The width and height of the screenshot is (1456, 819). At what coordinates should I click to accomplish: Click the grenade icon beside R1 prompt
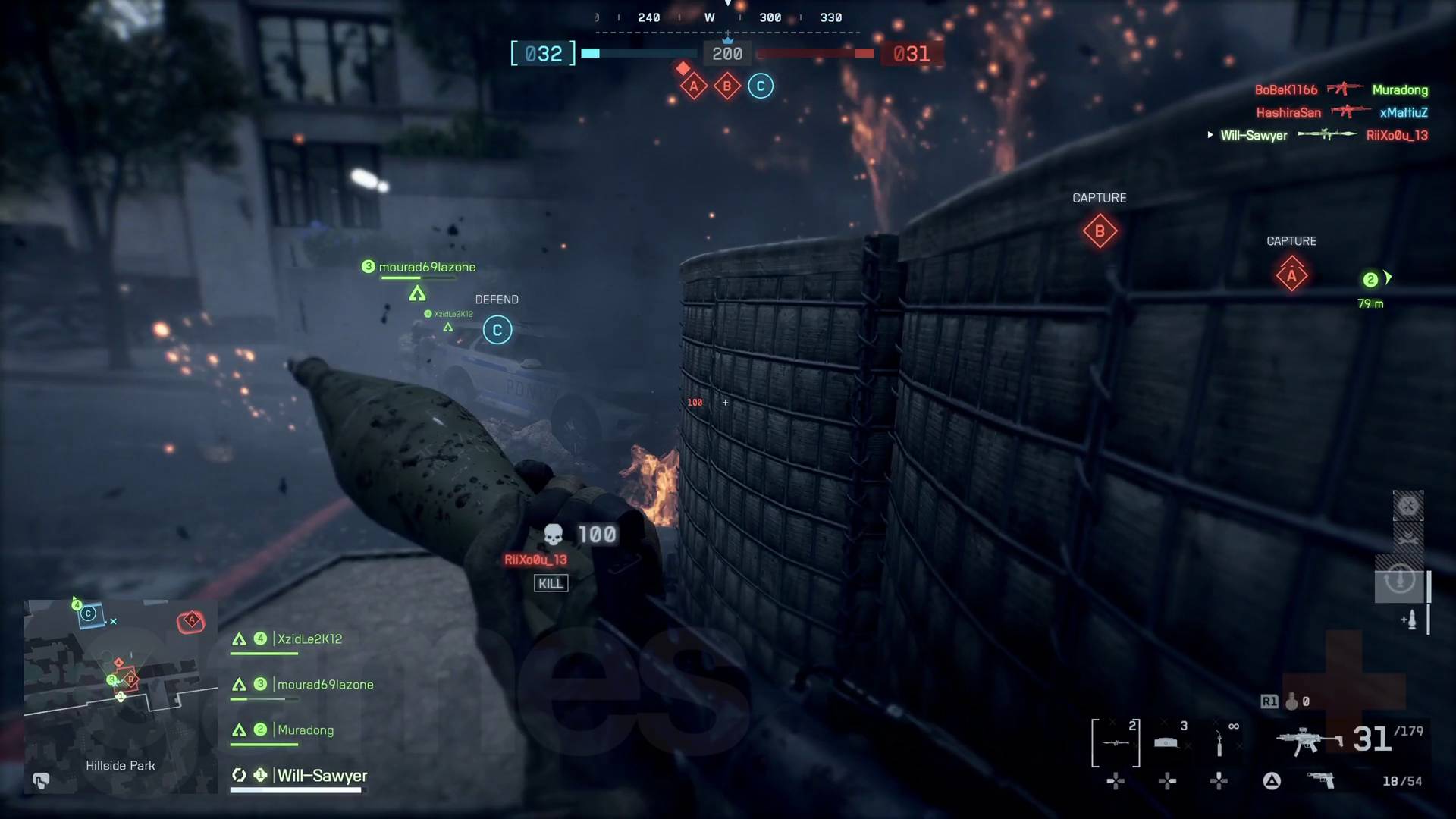click(x=1292, y=702)
